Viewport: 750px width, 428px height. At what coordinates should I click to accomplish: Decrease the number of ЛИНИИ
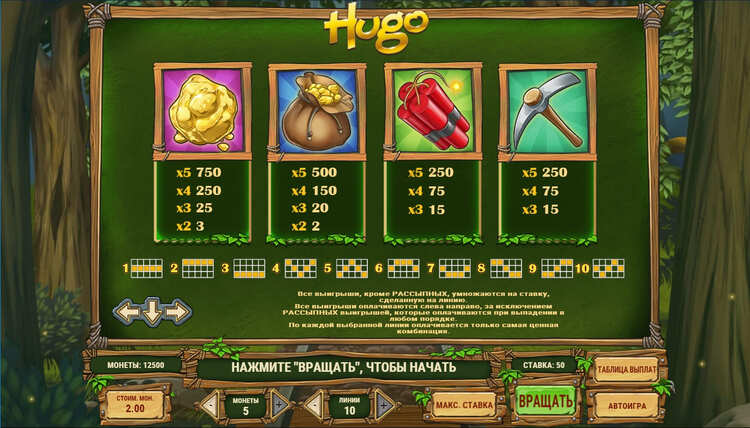[313, 405]
